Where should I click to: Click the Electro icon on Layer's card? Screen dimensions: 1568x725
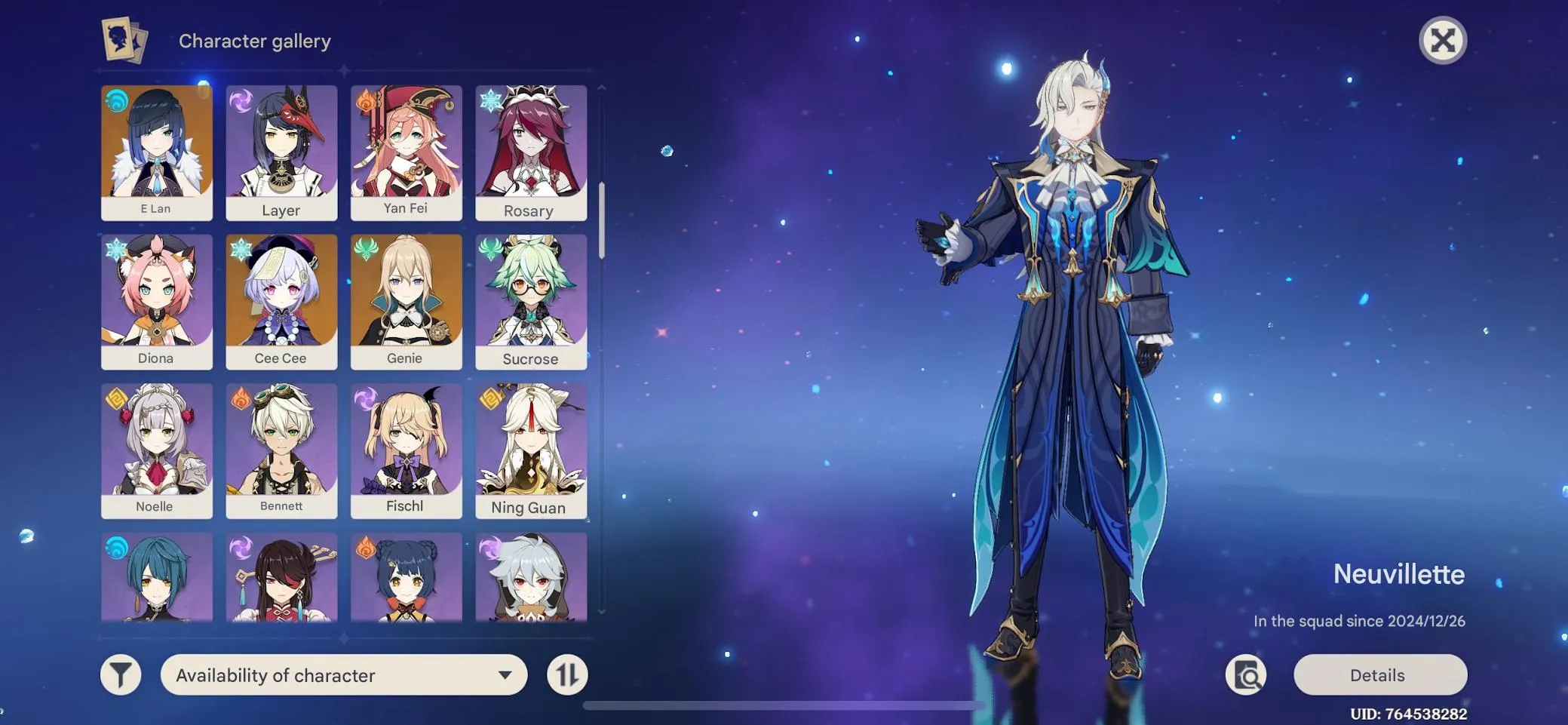pyautogui.click(x=241, y=100)
